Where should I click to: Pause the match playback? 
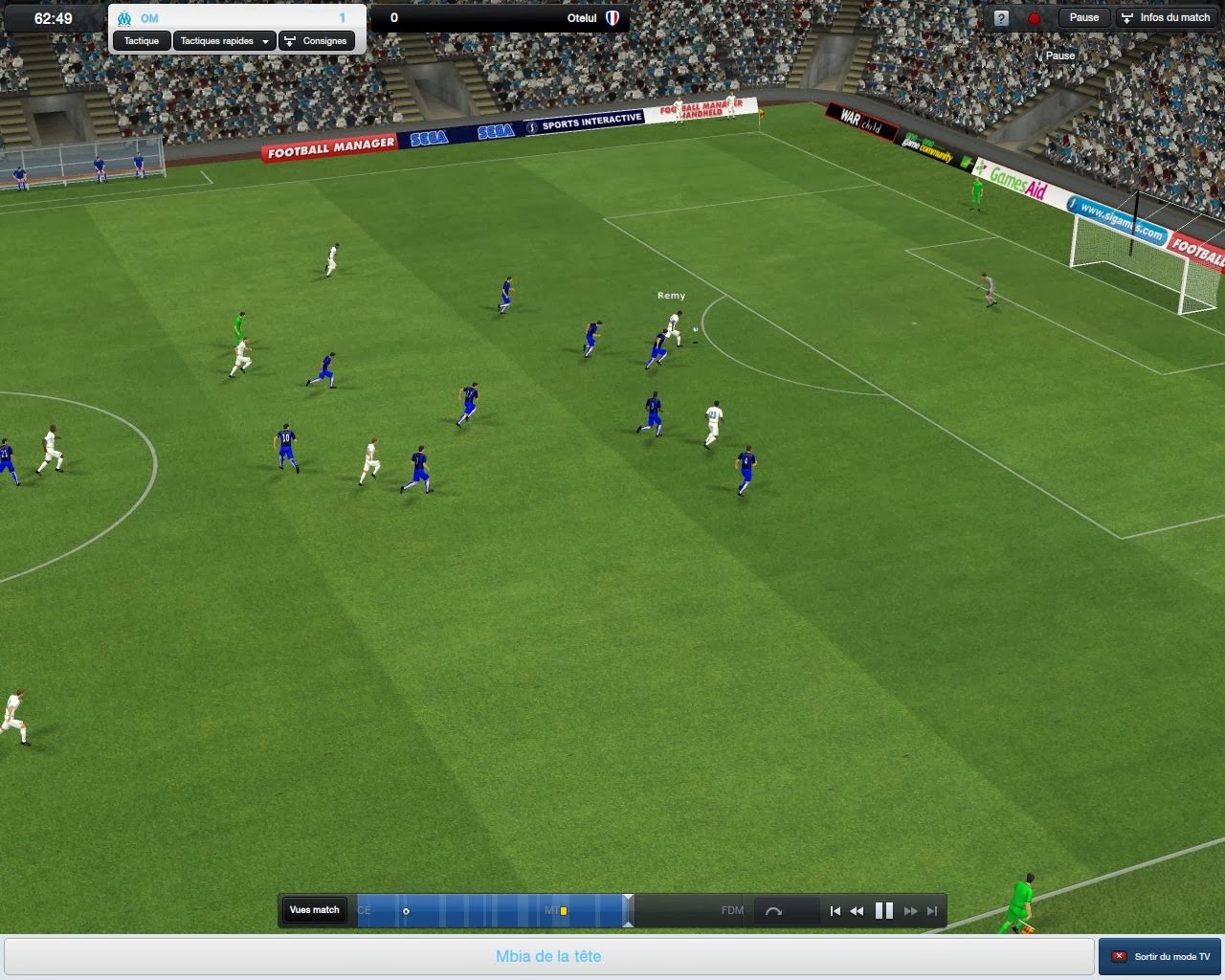(883, 911)
